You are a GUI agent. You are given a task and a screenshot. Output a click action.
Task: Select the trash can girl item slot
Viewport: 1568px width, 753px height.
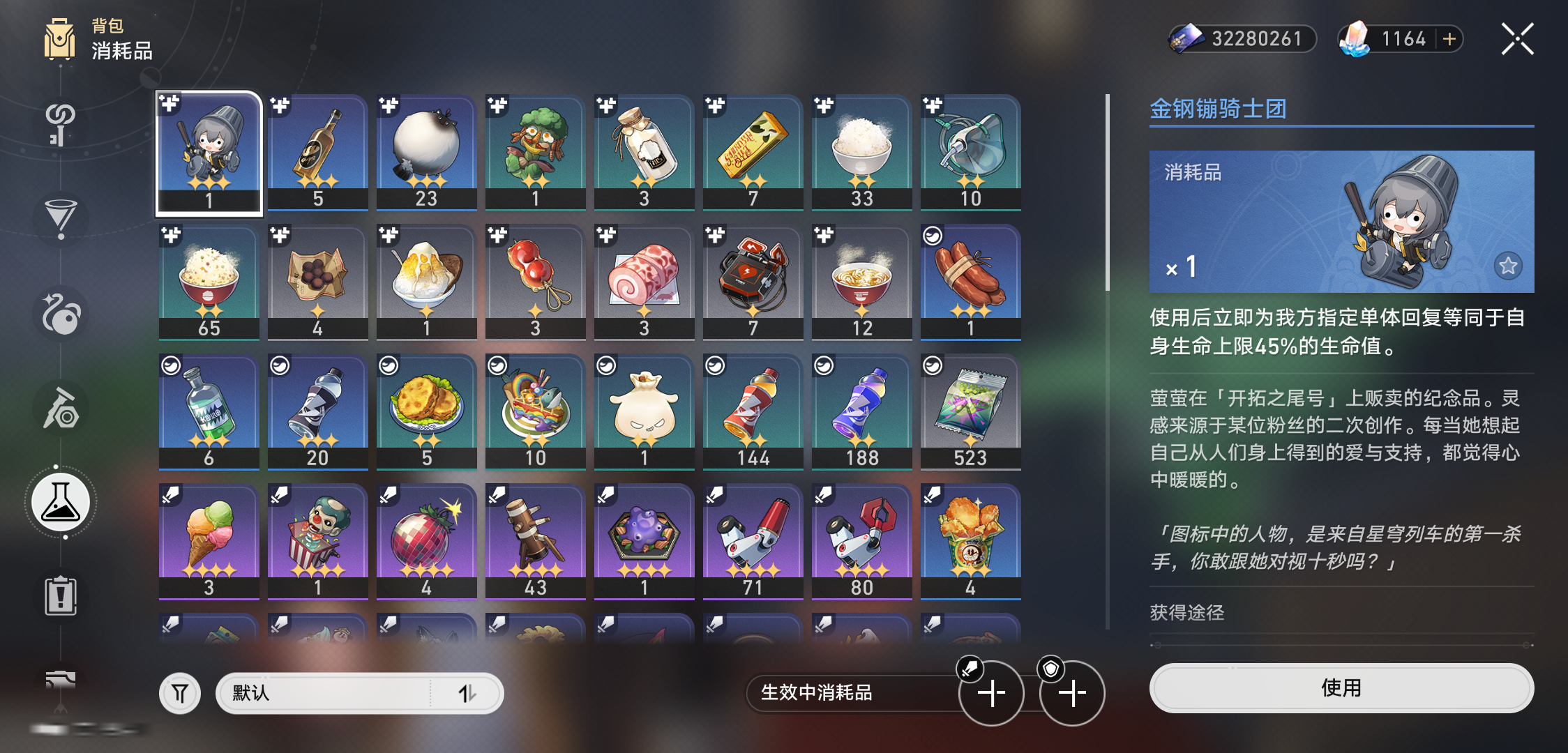click(209, 153)
